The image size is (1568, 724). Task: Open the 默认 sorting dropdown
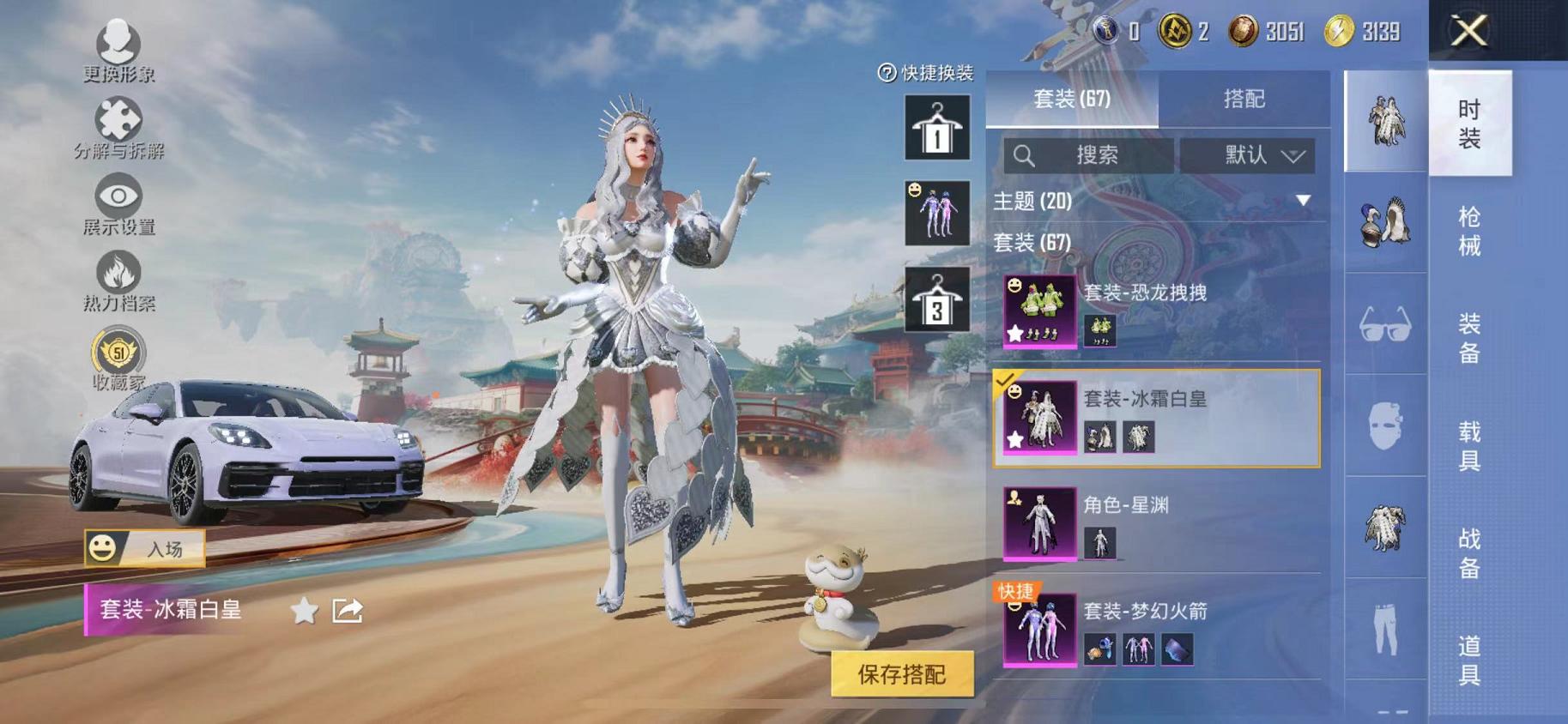[x=1250, y=155]
